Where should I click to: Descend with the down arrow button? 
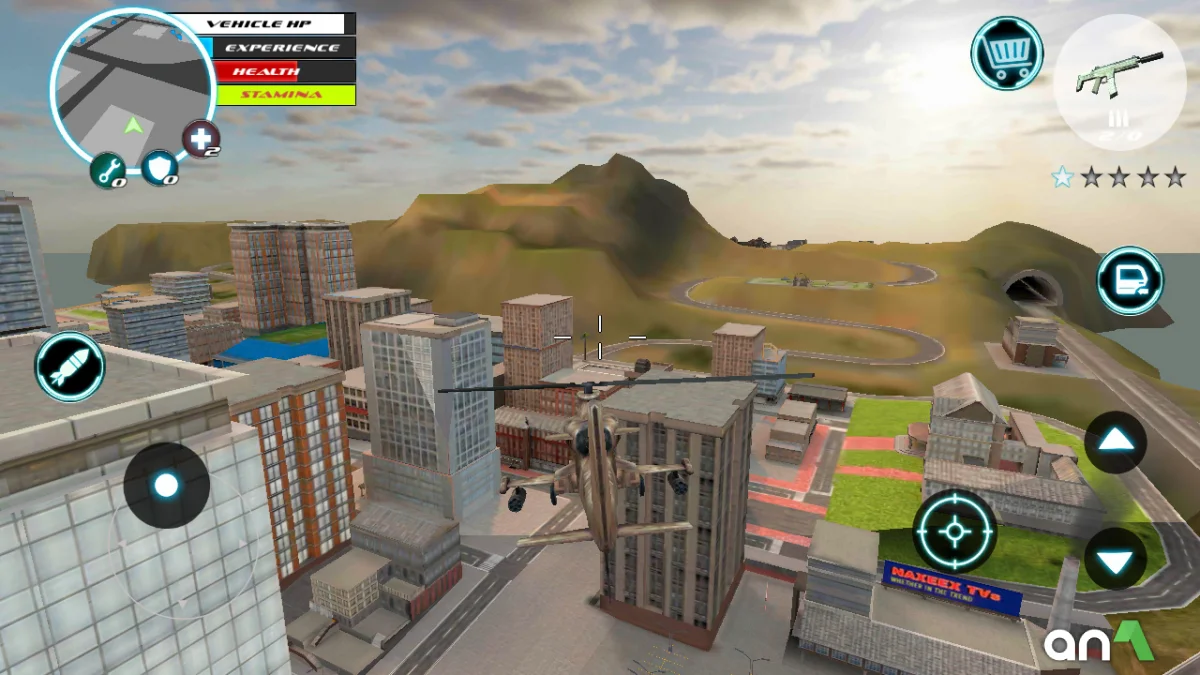1115,558
